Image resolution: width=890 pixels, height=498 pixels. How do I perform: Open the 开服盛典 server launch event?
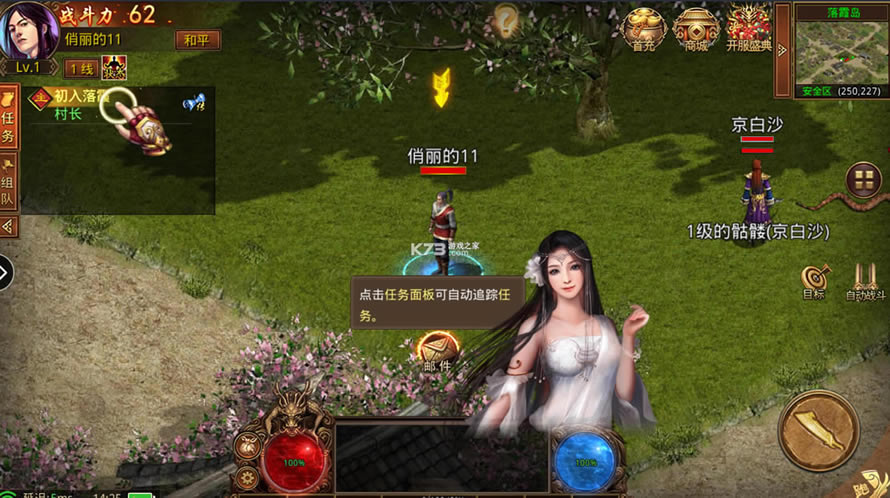point(748,28)
